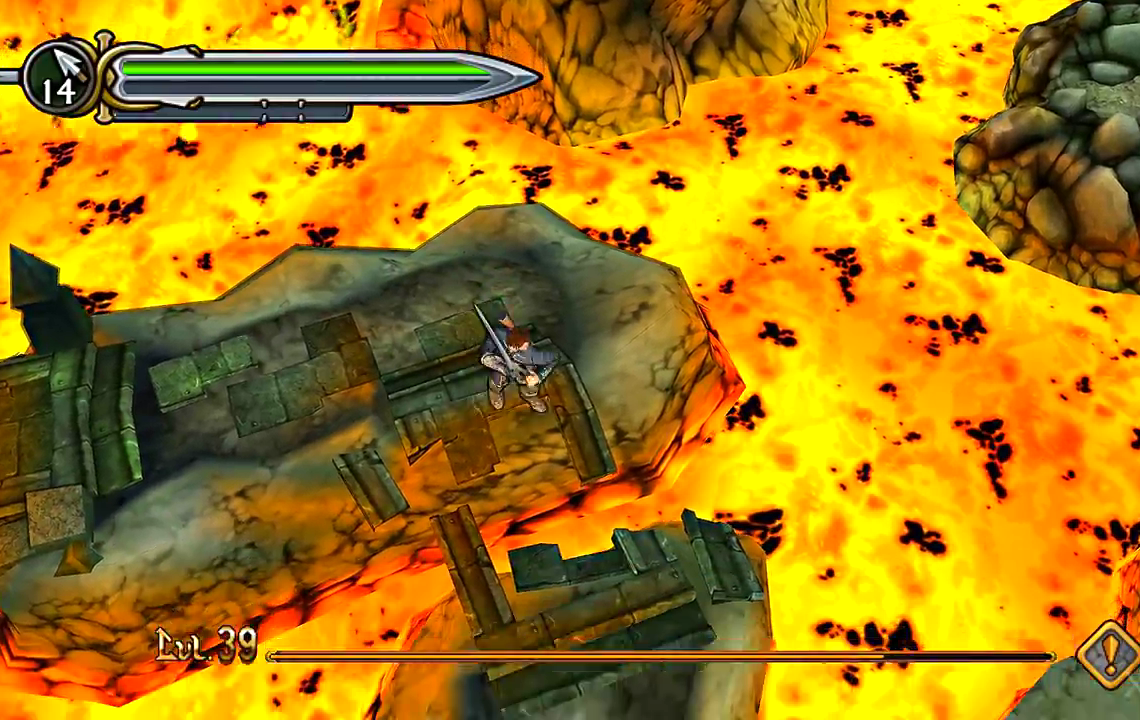Select the arrow ammo icon showing 14
The width and height of the screenshot is (1140, 720).
(59, 77)
